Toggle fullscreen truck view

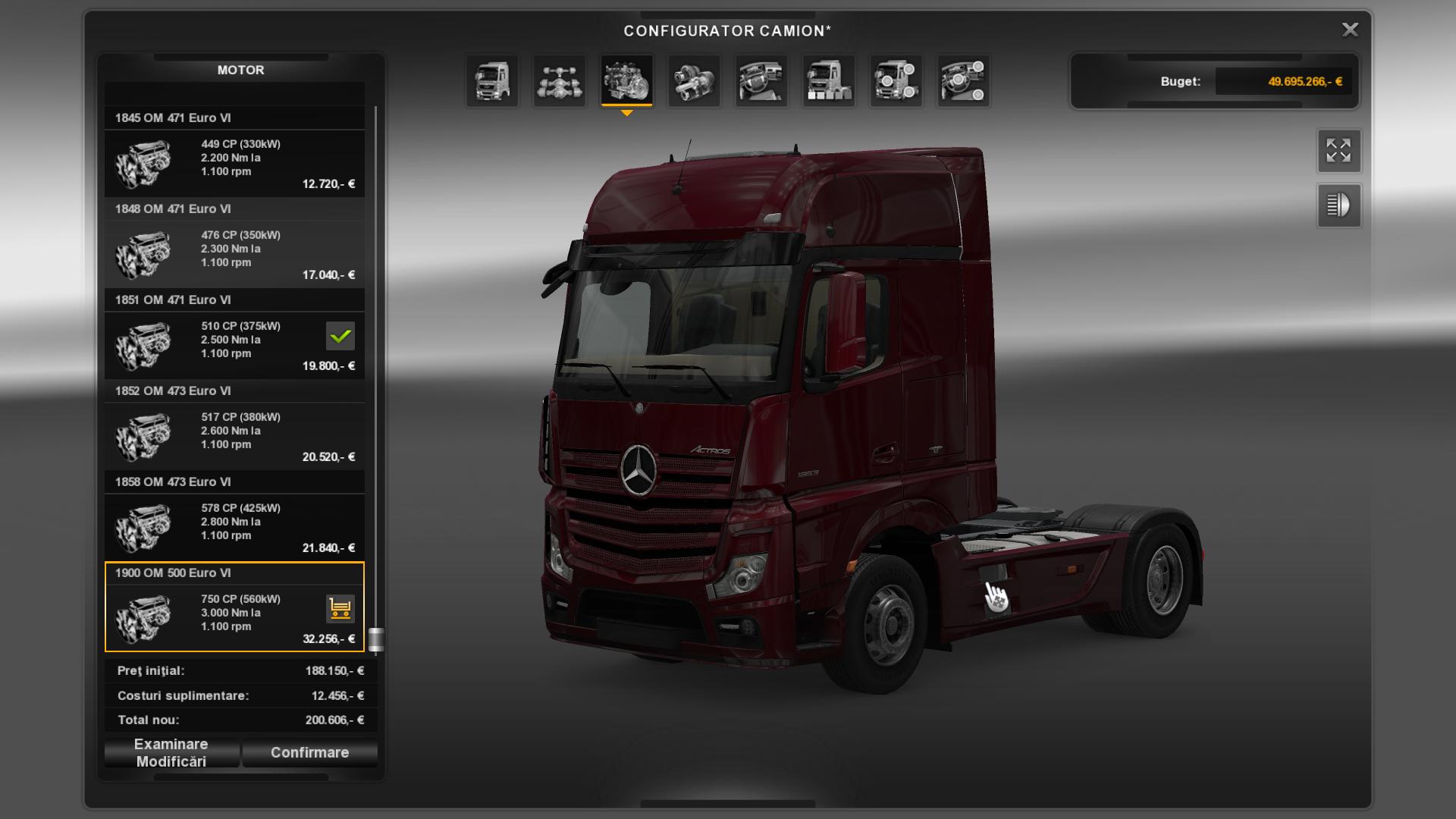[x=1338, y=151]
